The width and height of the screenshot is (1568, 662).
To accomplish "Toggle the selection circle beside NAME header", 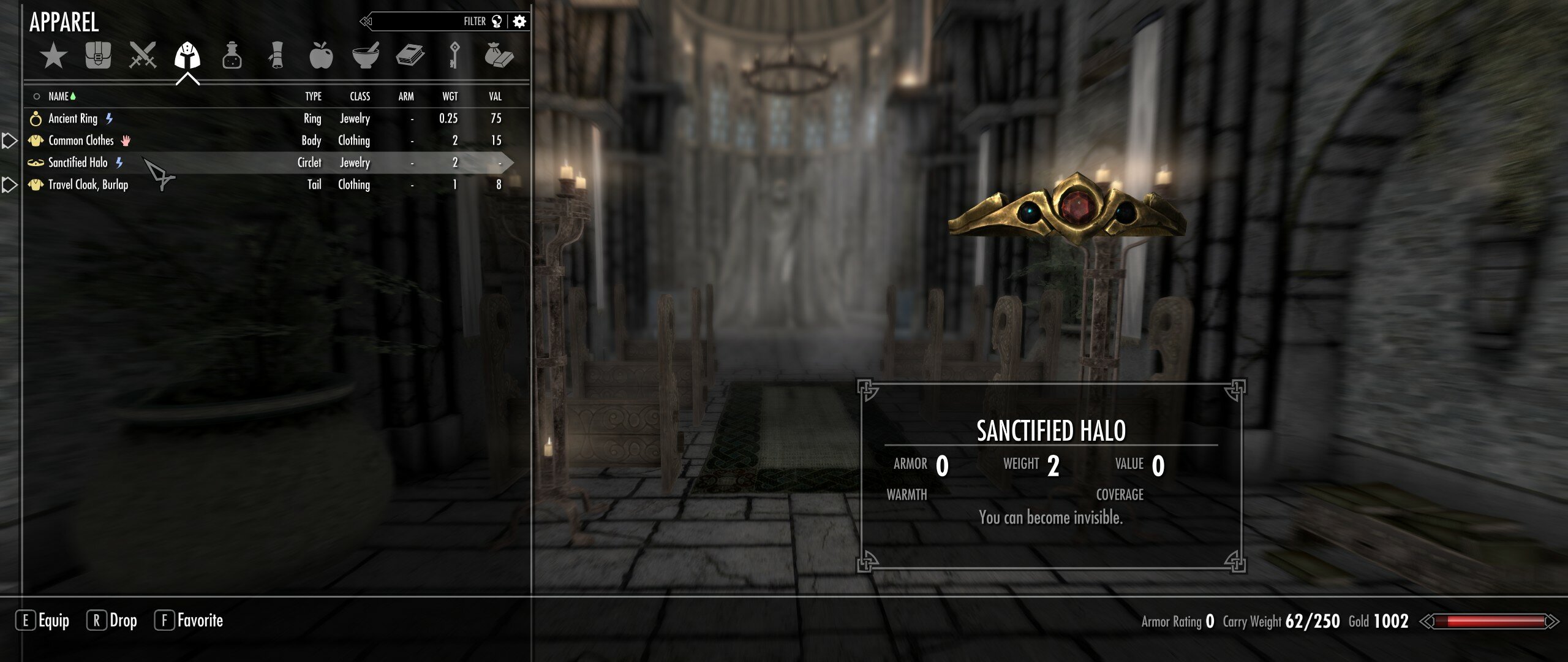I will tap(36, 96).
